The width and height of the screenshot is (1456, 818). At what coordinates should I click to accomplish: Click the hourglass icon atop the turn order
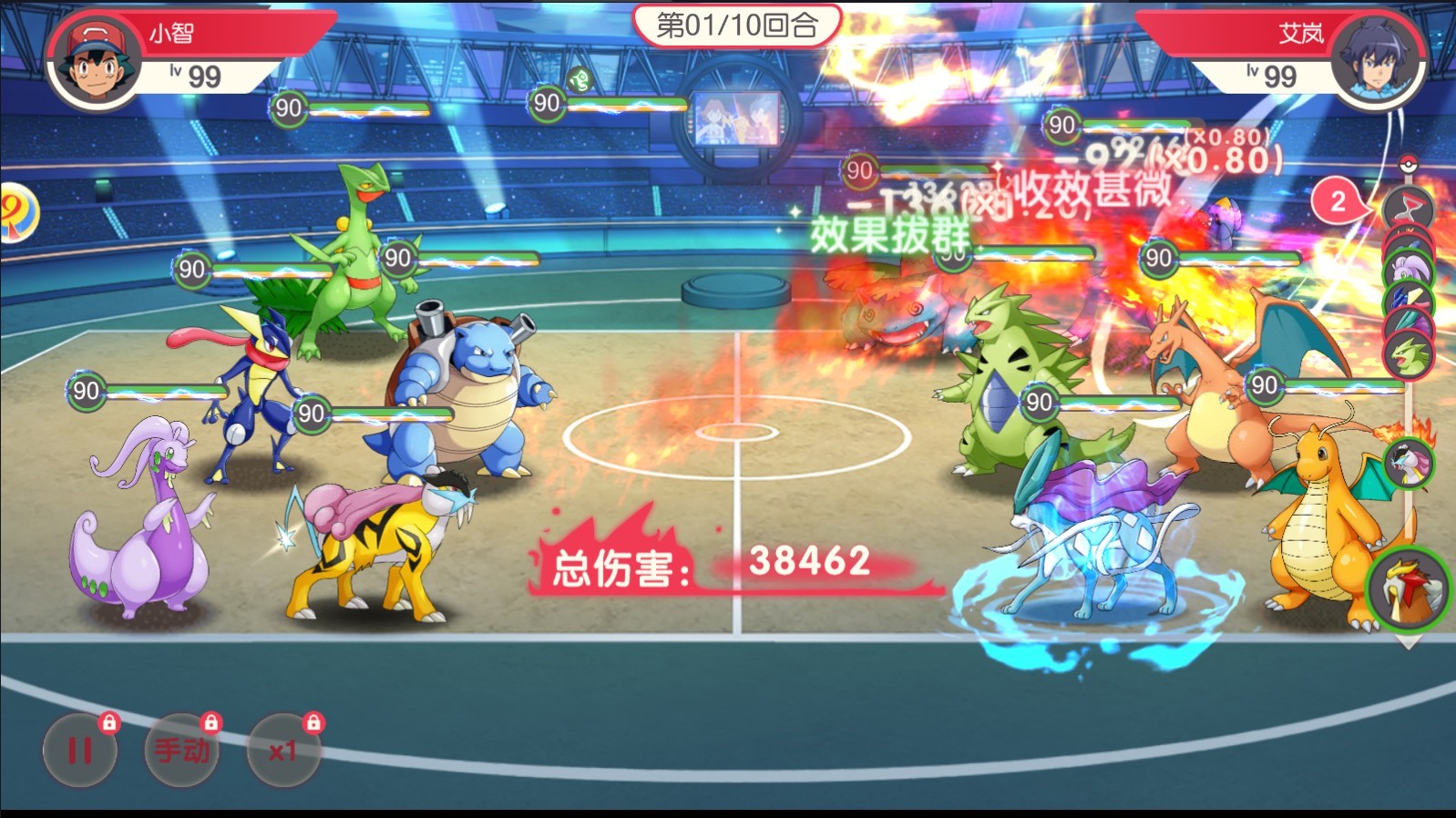(x=1408, y=208)
